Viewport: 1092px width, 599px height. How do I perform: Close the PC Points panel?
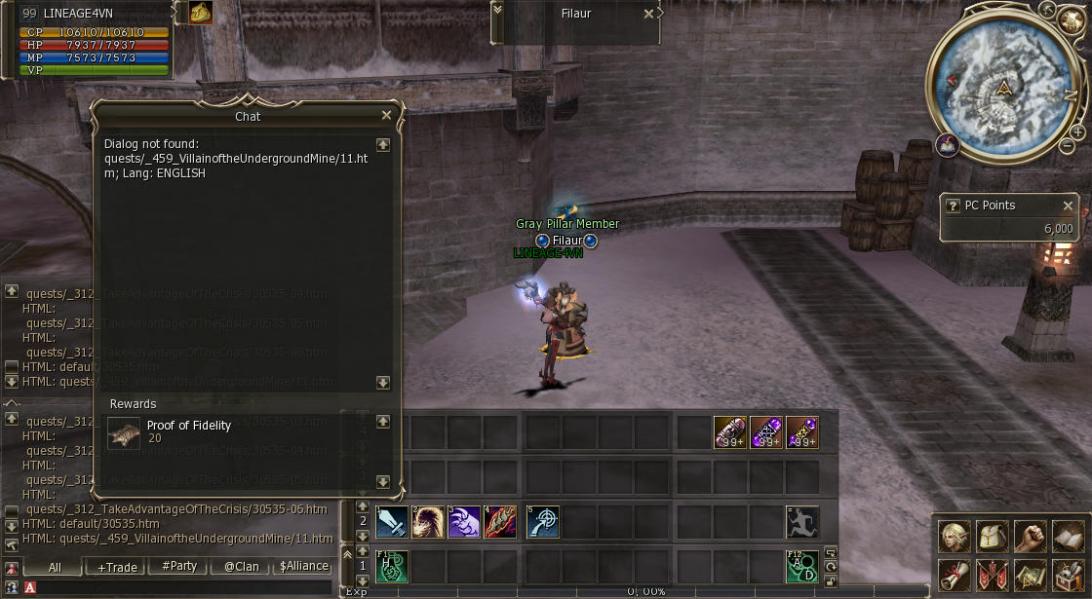pyautogui.click(x=1067, y=206)
